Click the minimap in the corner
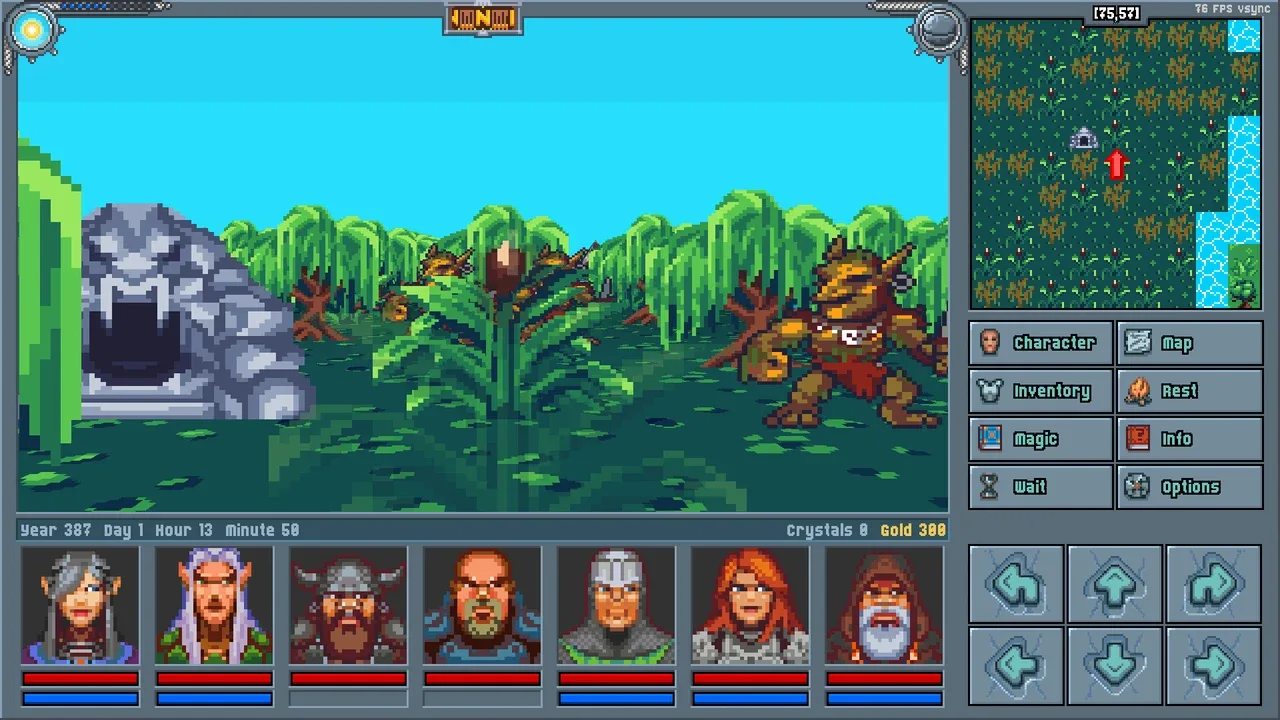Screen dimensions: 1280x720 click(1115, 164)
